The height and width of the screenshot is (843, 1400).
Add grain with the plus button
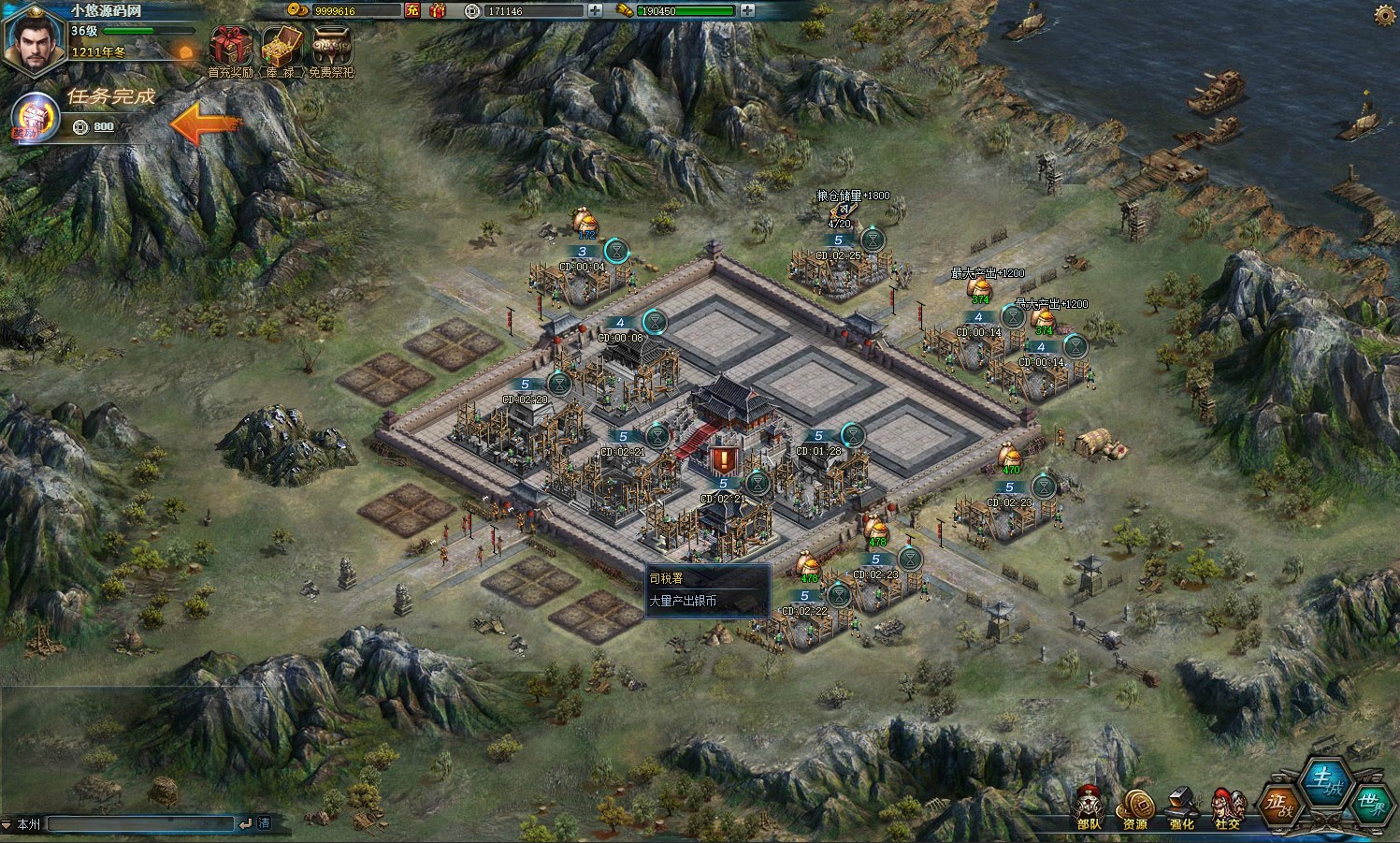pos(747,10)
